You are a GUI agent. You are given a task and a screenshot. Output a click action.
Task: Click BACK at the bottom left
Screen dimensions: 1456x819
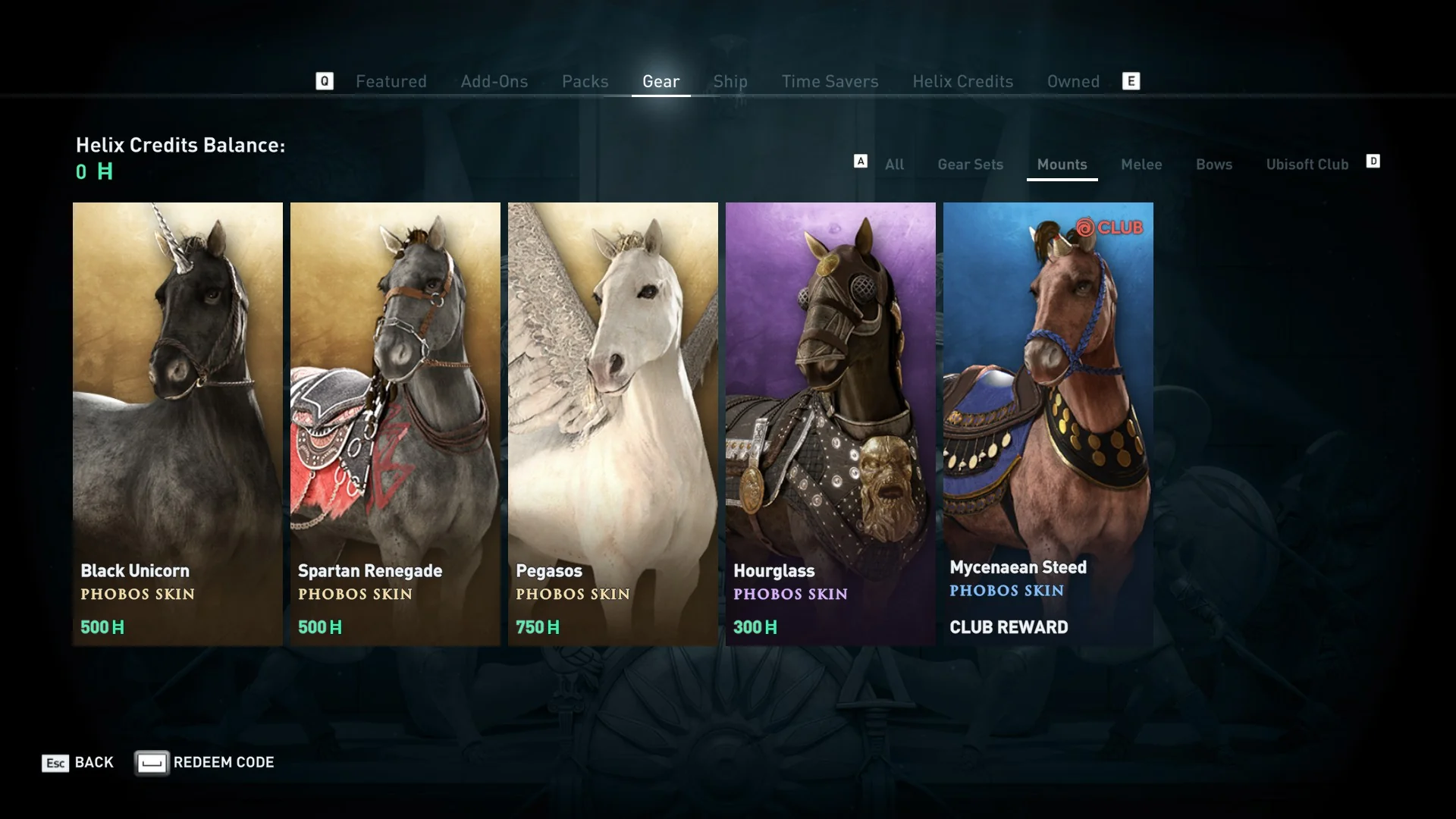(x=93, y=763)
